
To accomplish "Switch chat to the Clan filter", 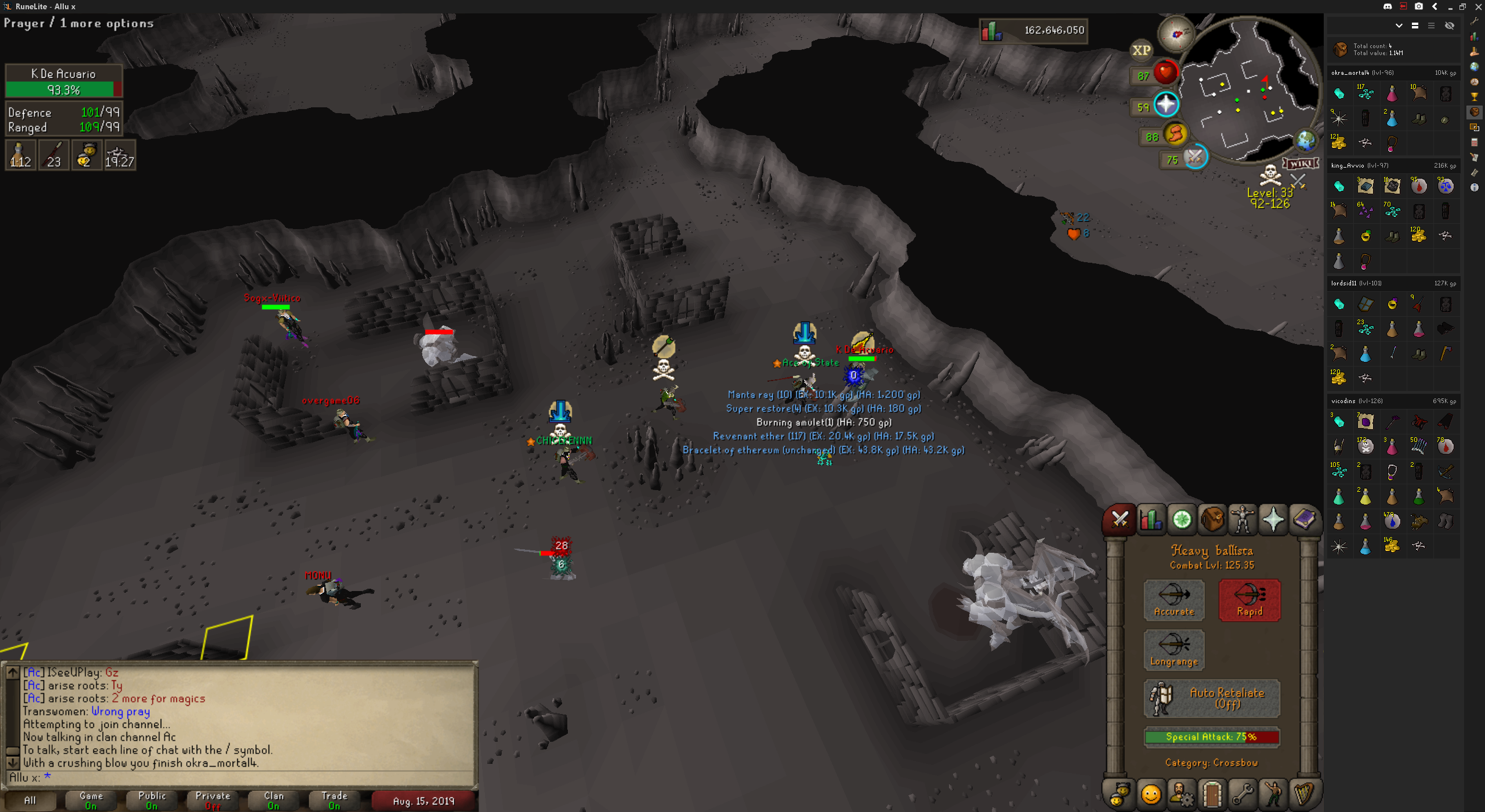I will (x=273, y=800).
